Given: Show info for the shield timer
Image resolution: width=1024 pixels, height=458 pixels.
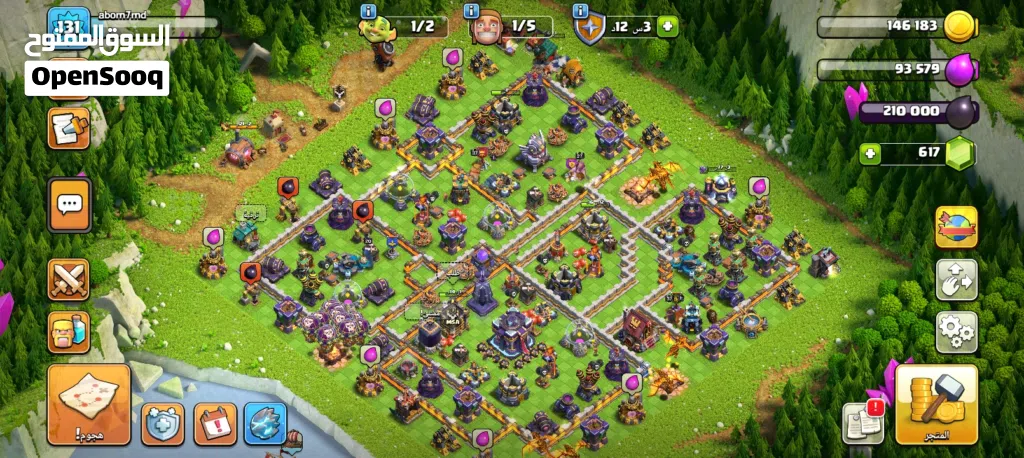Looking at the screenshot, I should tap(580, 11).
